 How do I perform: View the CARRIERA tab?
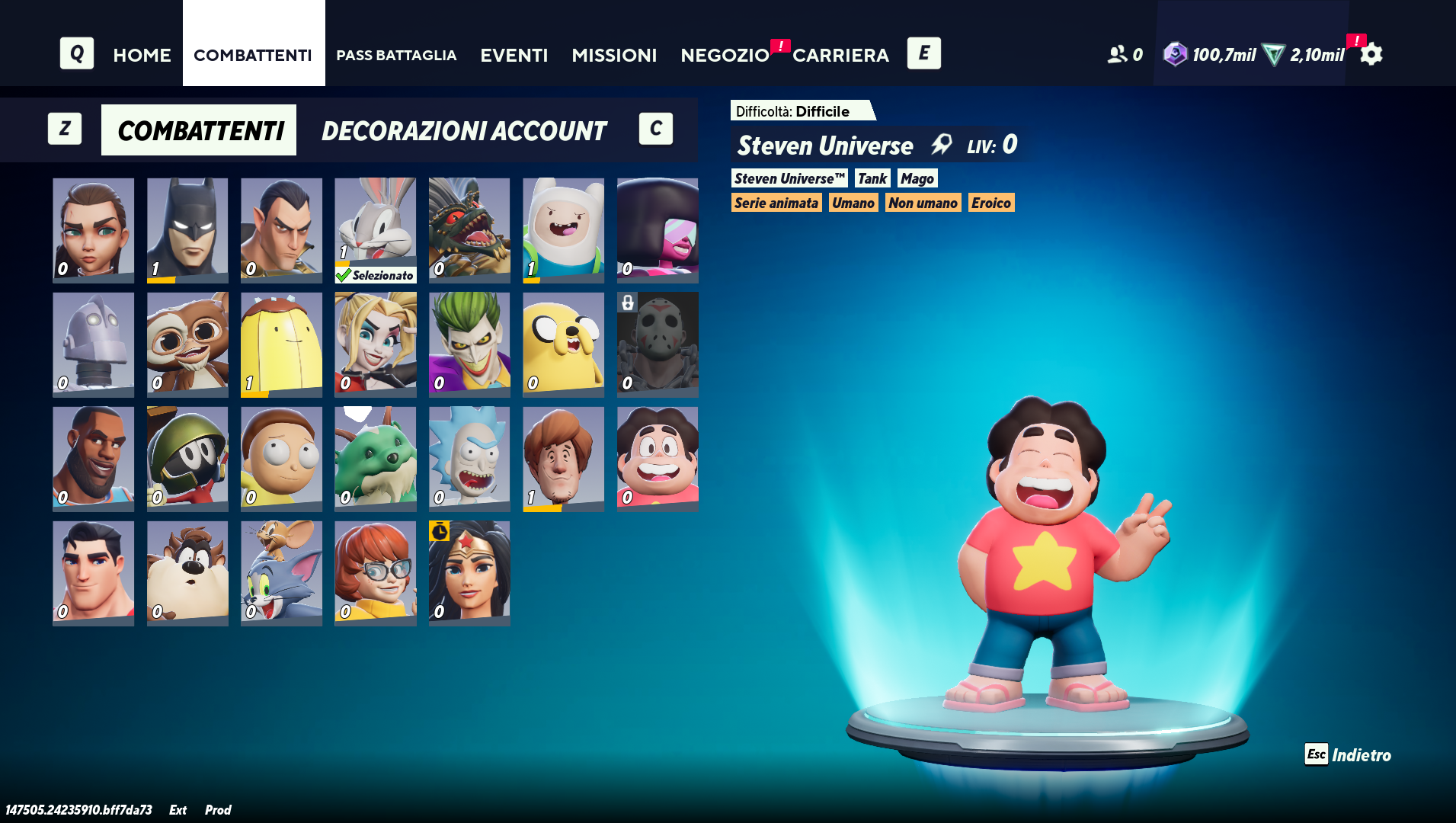(840, 55)
